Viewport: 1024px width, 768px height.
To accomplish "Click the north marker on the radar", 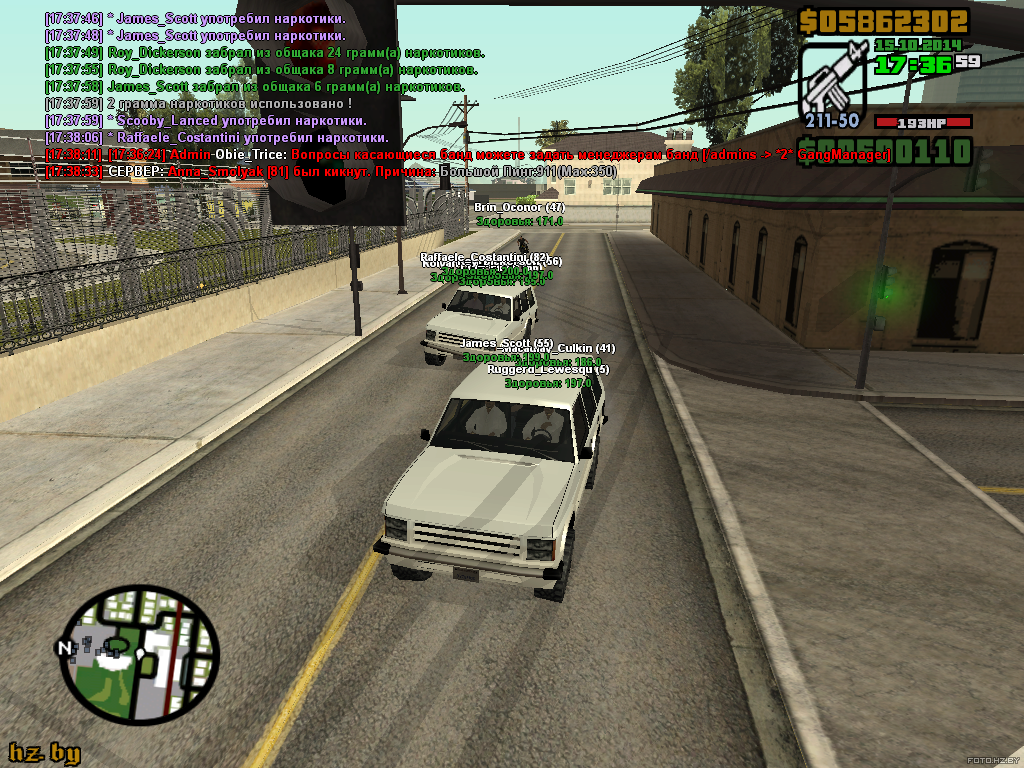I will point(66,647).
